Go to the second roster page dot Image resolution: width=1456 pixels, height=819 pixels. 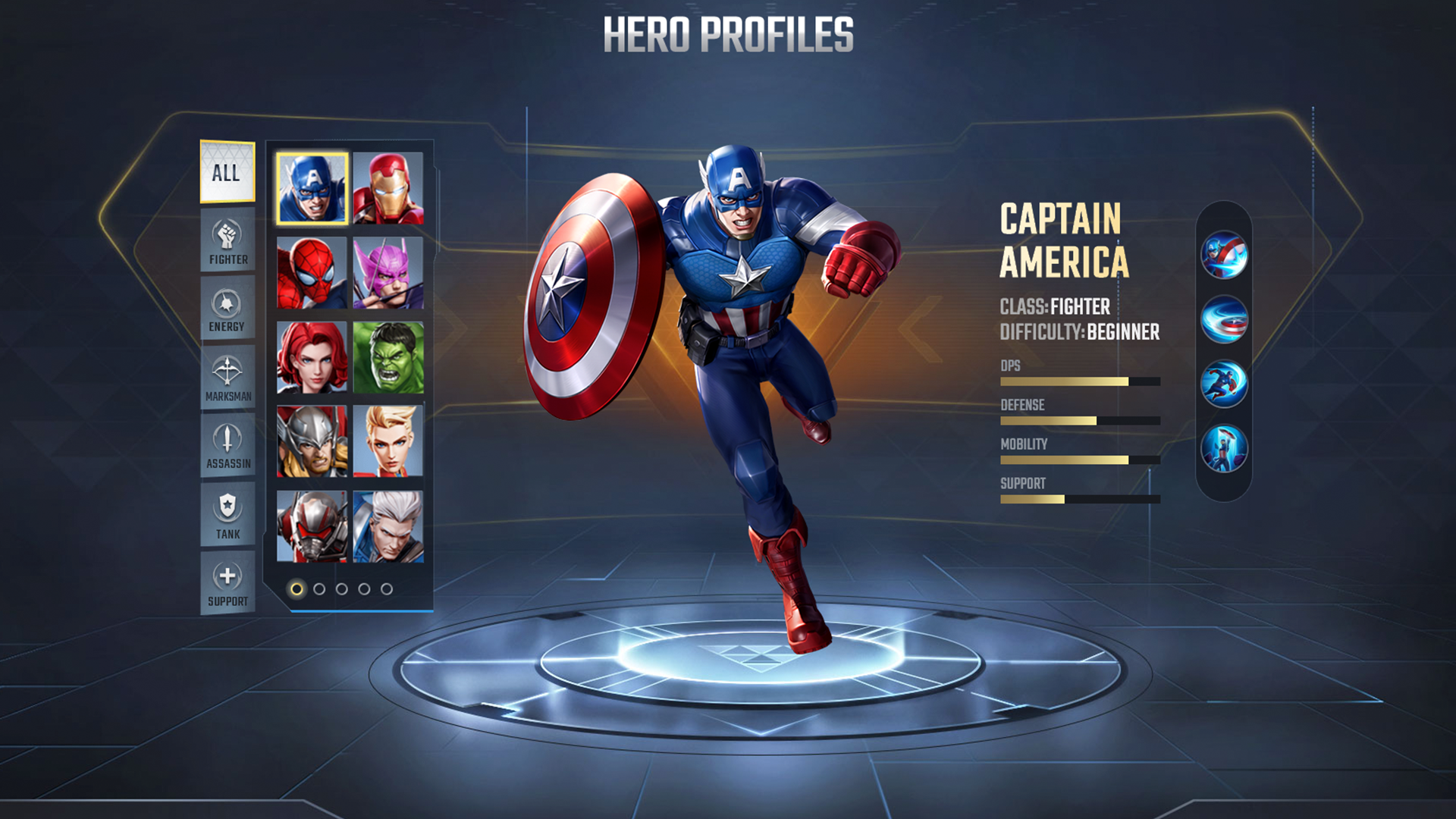pos(319,589)
